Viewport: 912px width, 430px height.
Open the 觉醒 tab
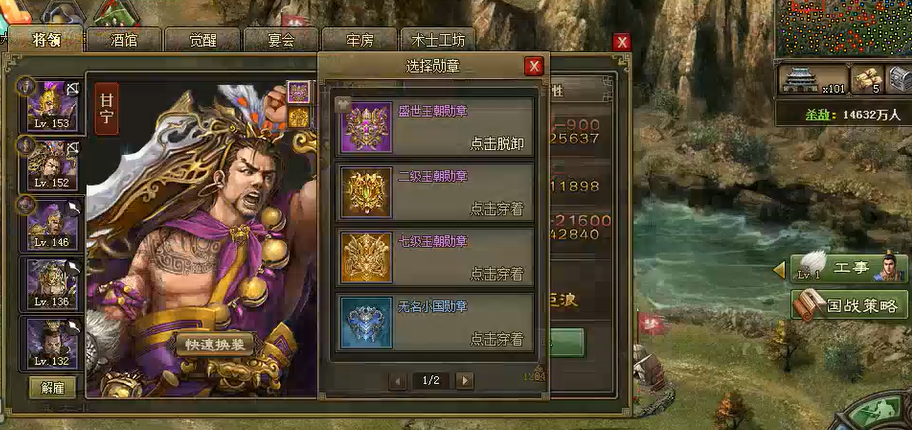(203, 41)
